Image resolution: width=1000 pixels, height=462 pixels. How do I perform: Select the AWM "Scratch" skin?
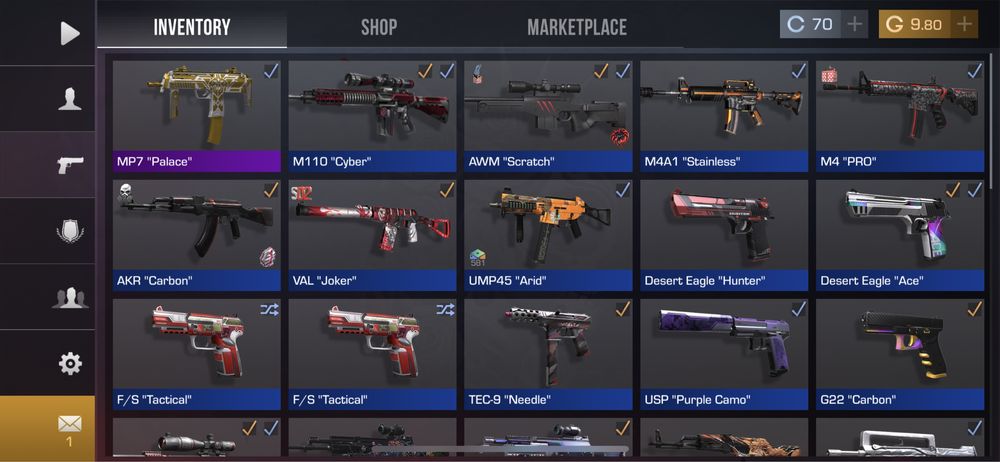(548, 115)
